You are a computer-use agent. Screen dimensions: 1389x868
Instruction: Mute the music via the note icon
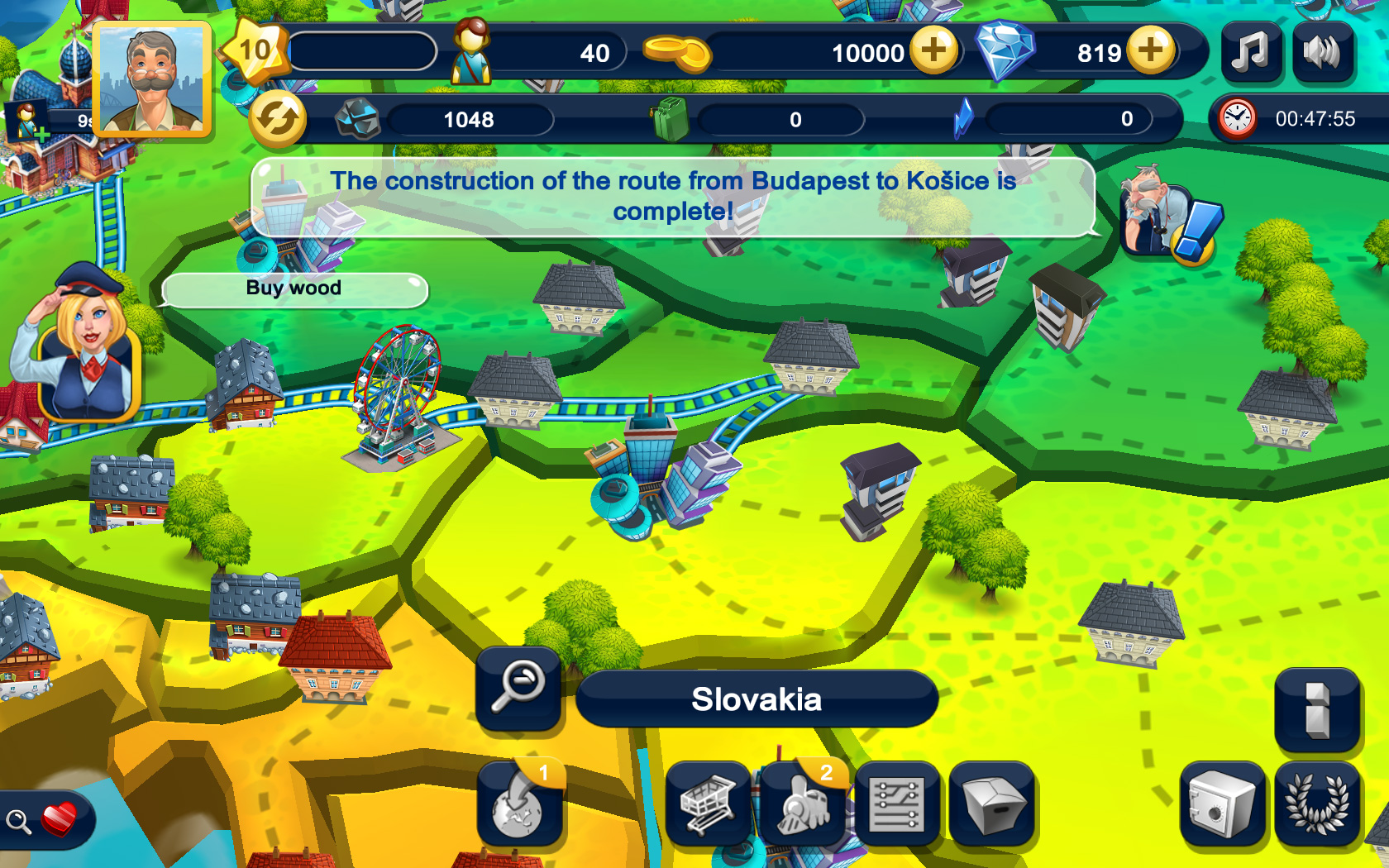1251,53
